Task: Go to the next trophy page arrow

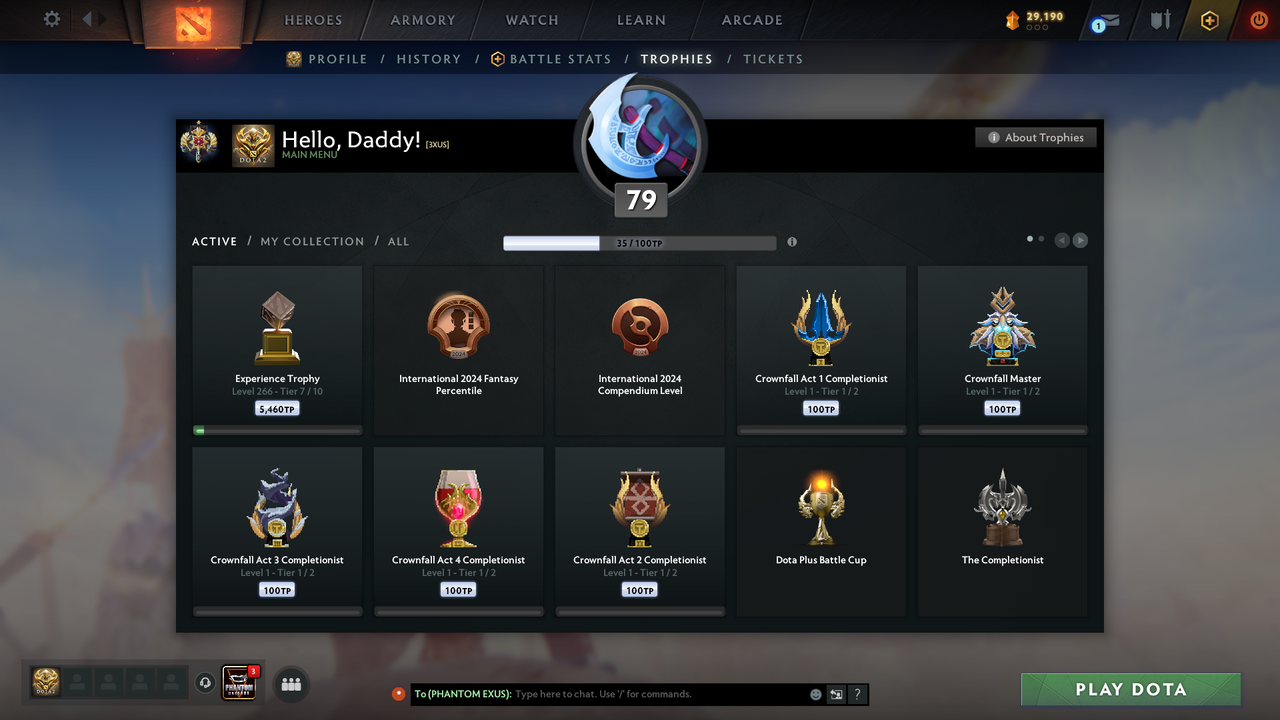Action: [1080, 240]
